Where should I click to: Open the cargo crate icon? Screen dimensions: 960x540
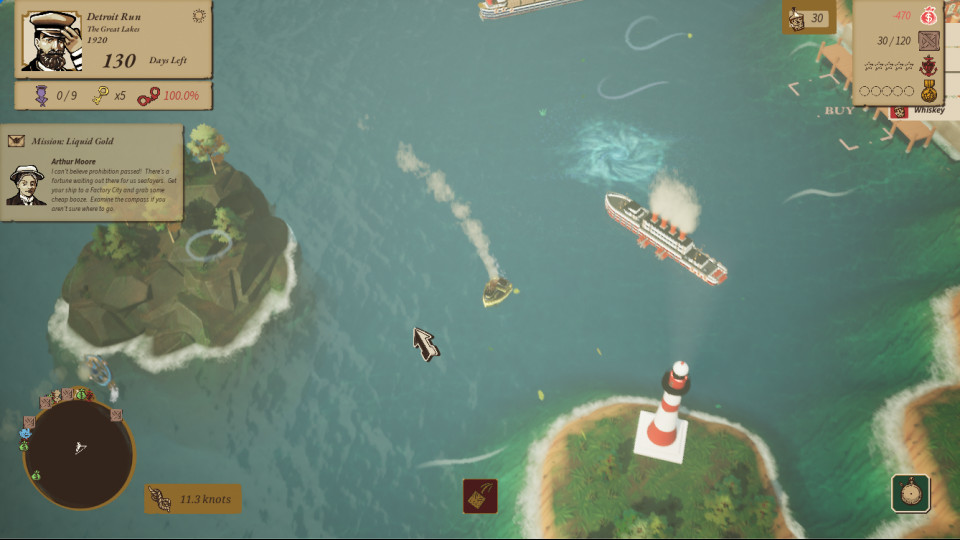929,41
